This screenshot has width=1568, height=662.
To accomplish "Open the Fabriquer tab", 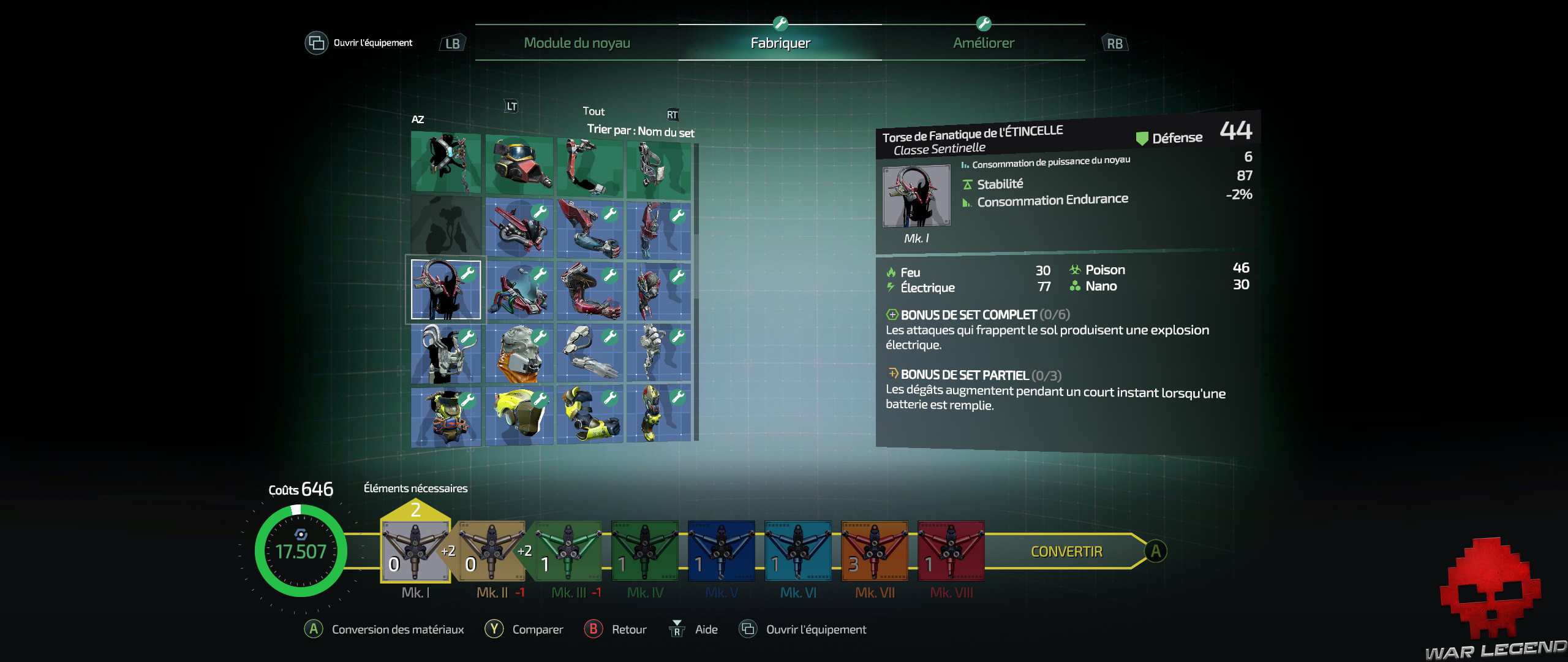I will (780, 43).
